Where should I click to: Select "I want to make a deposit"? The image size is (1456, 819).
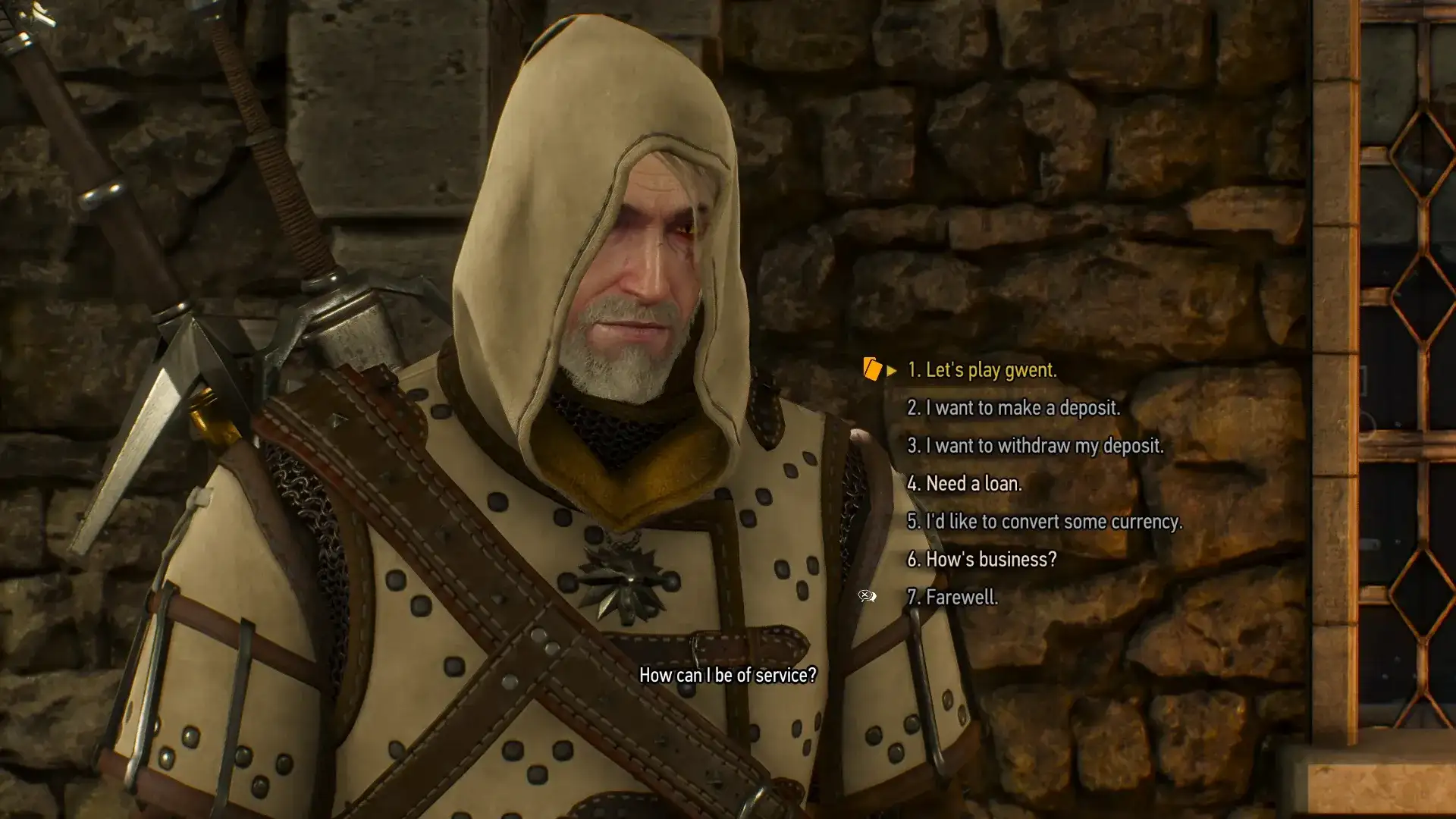(x=1013, y=408)
